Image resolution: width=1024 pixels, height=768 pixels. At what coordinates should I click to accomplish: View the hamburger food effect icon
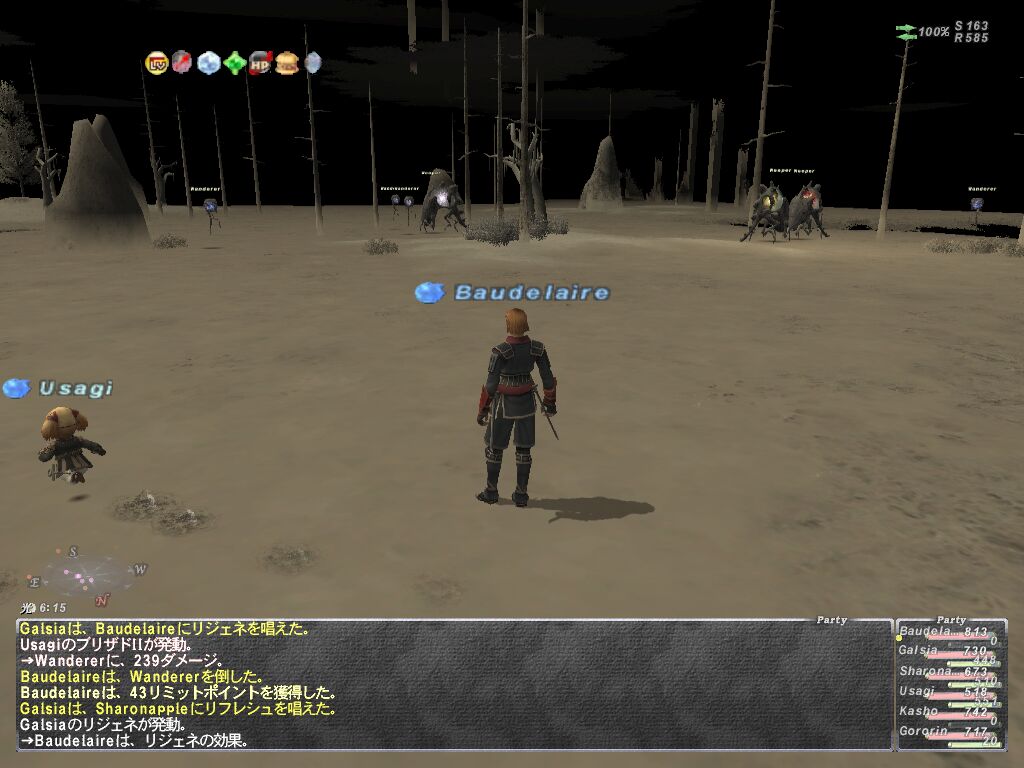coord(287,63)
